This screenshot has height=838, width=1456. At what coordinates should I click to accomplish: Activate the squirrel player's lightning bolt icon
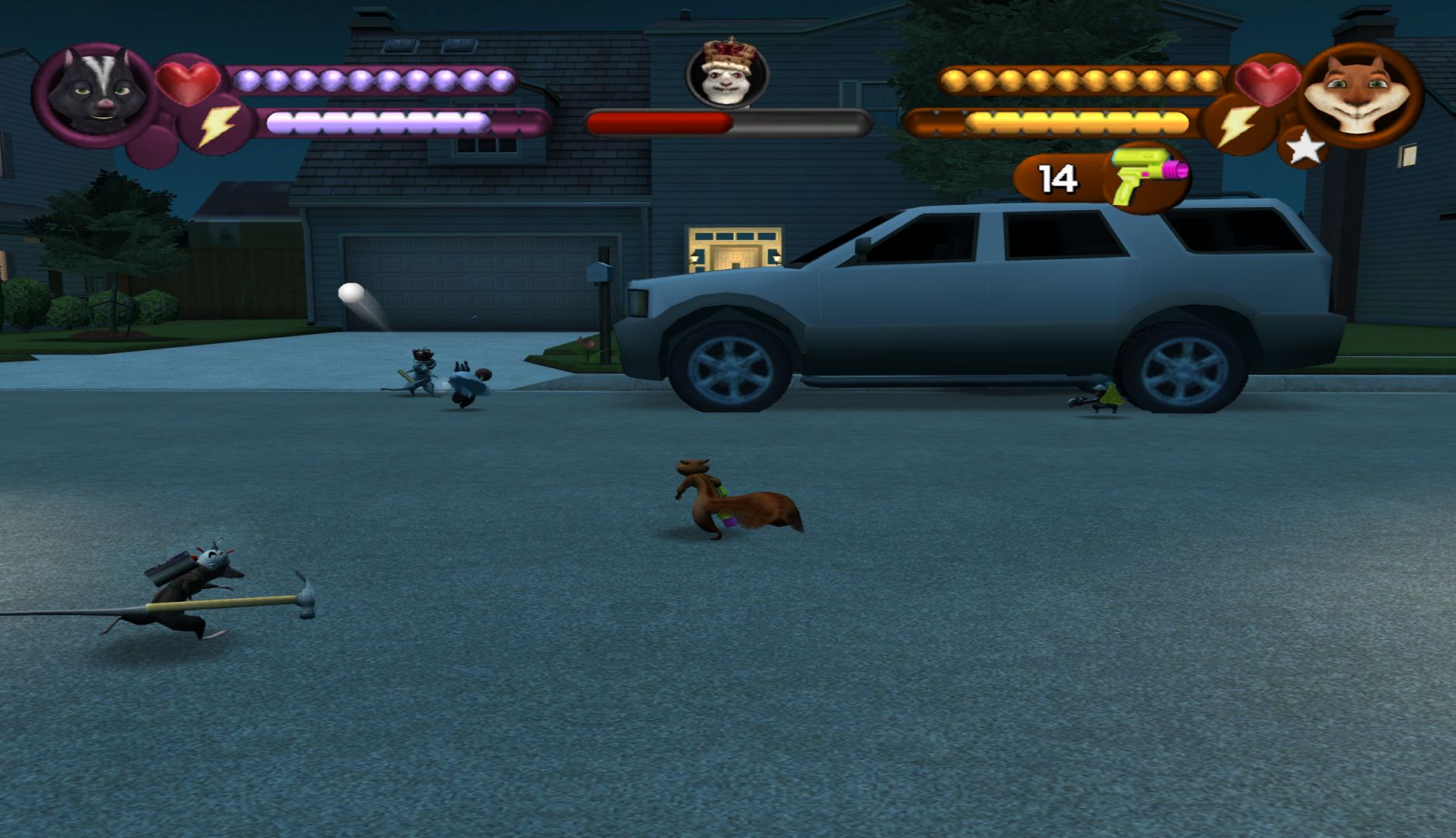point(1237,126)
